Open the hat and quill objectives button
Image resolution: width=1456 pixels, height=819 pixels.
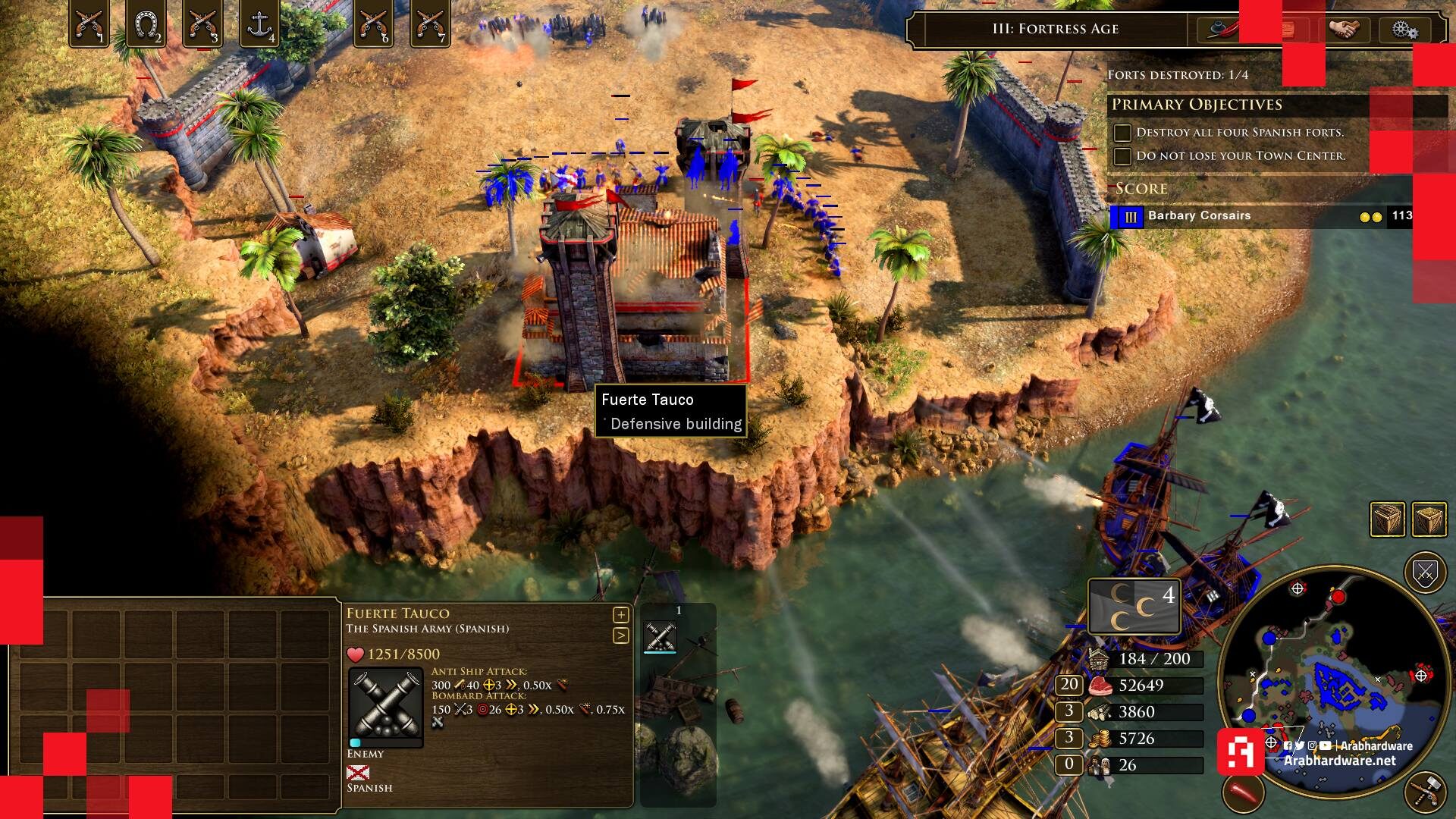tap(1219, 30)
